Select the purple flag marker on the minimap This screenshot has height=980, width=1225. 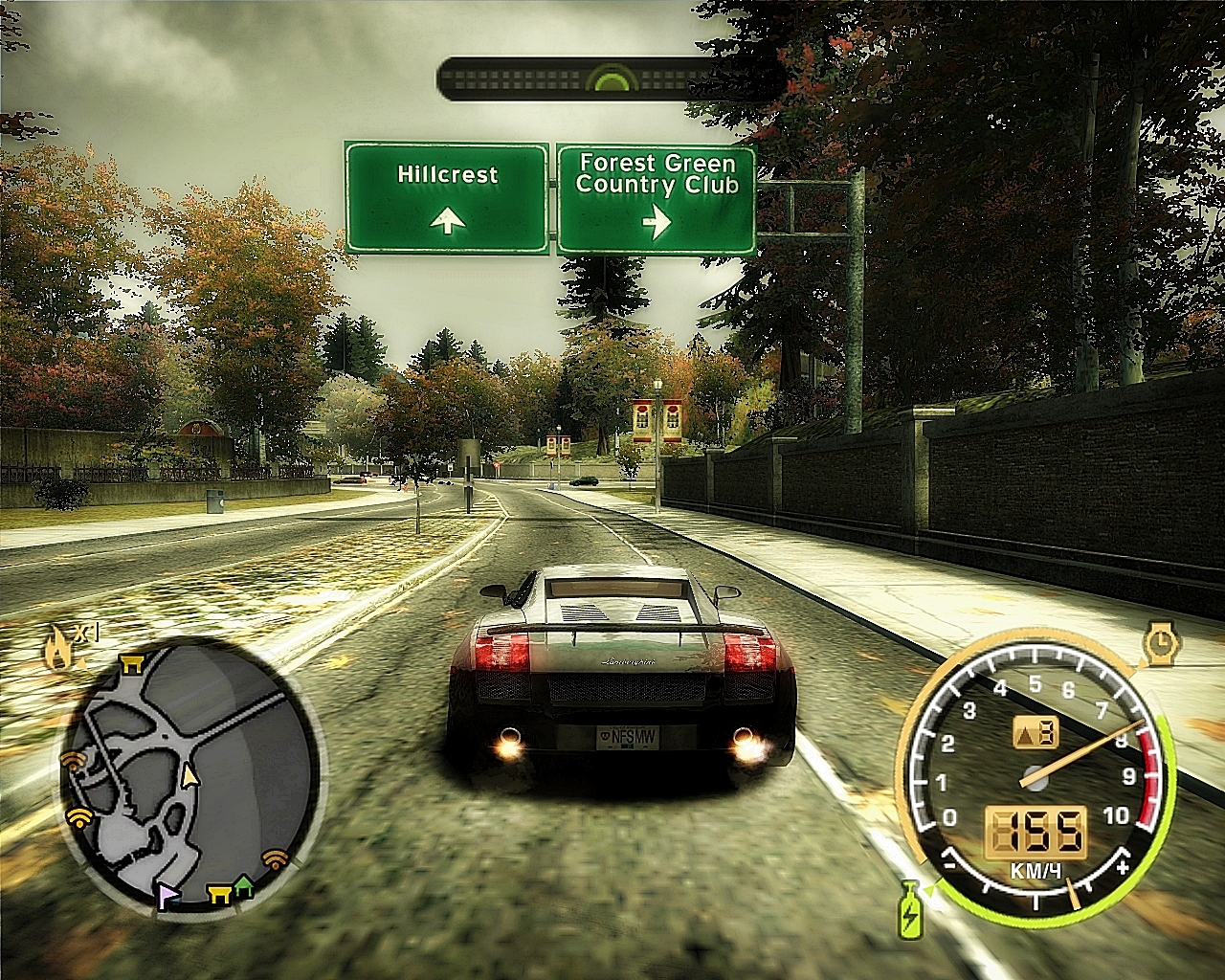168,896
